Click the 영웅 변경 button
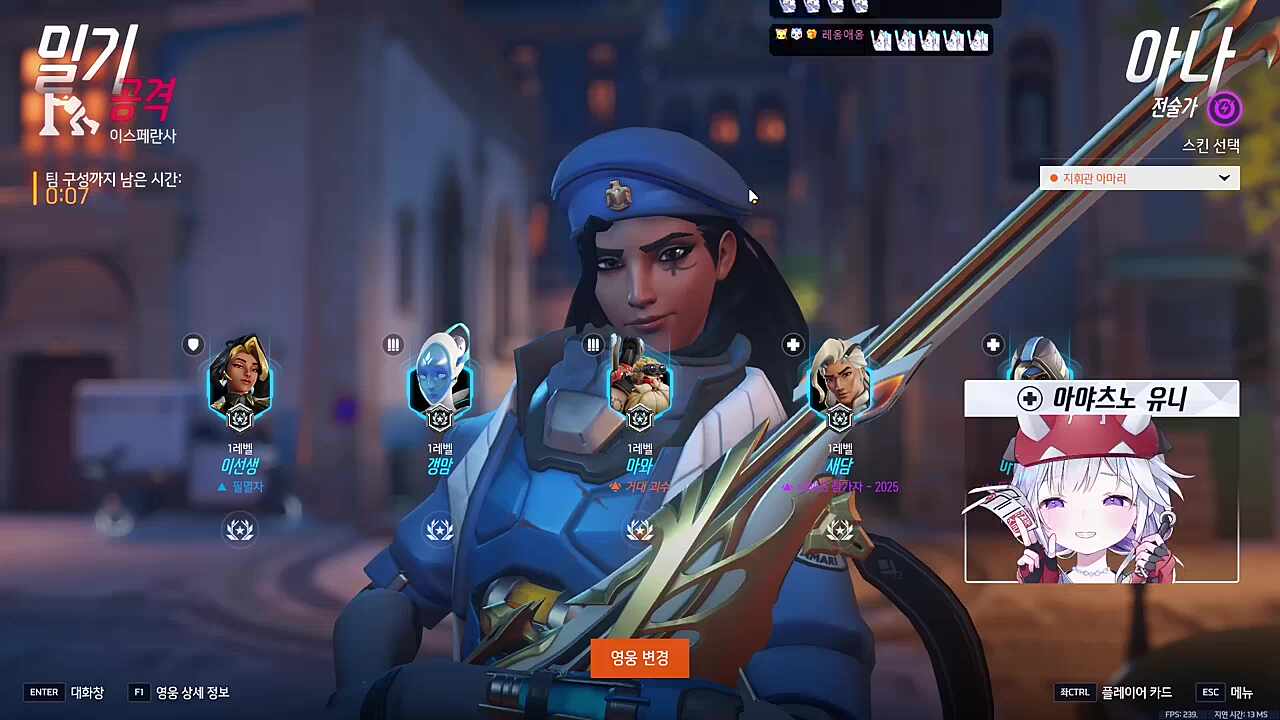 (639, 658)
